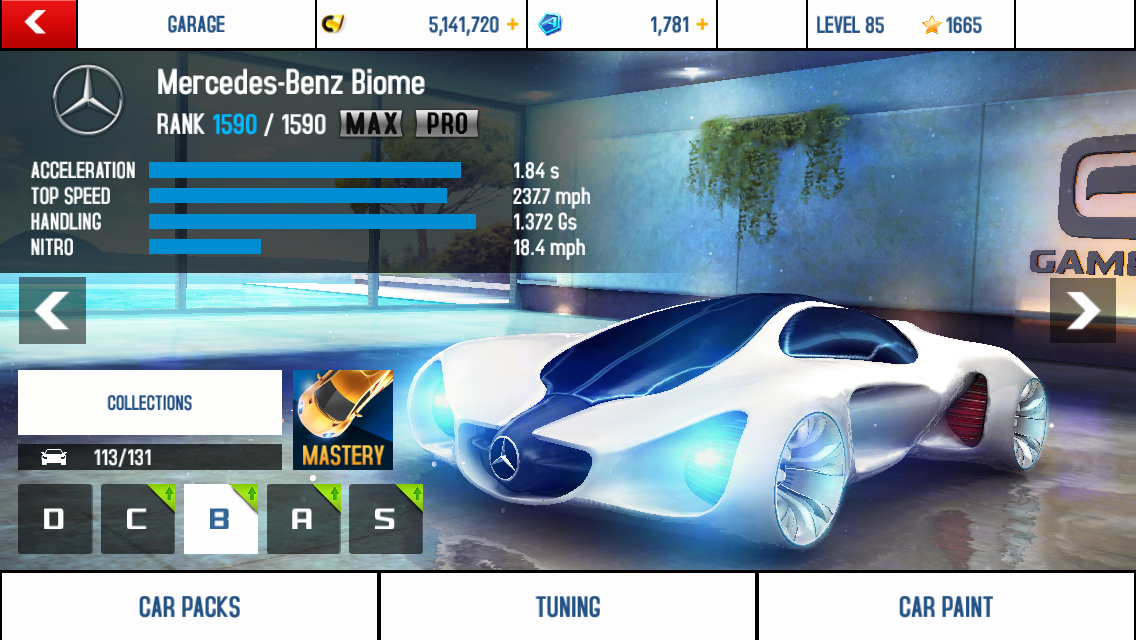Open the Collections panel

point(150,403)
